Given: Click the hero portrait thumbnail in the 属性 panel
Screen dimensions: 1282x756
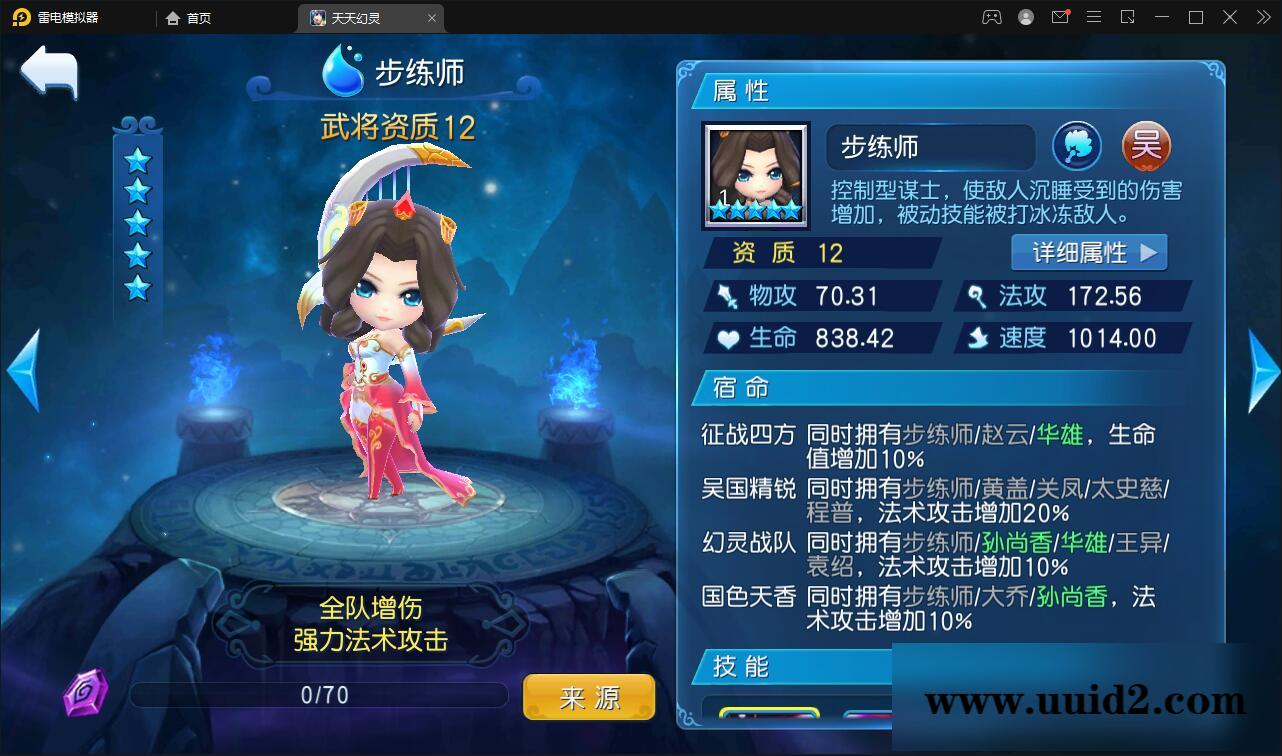Looking at the screenshot, I should 755,174.
